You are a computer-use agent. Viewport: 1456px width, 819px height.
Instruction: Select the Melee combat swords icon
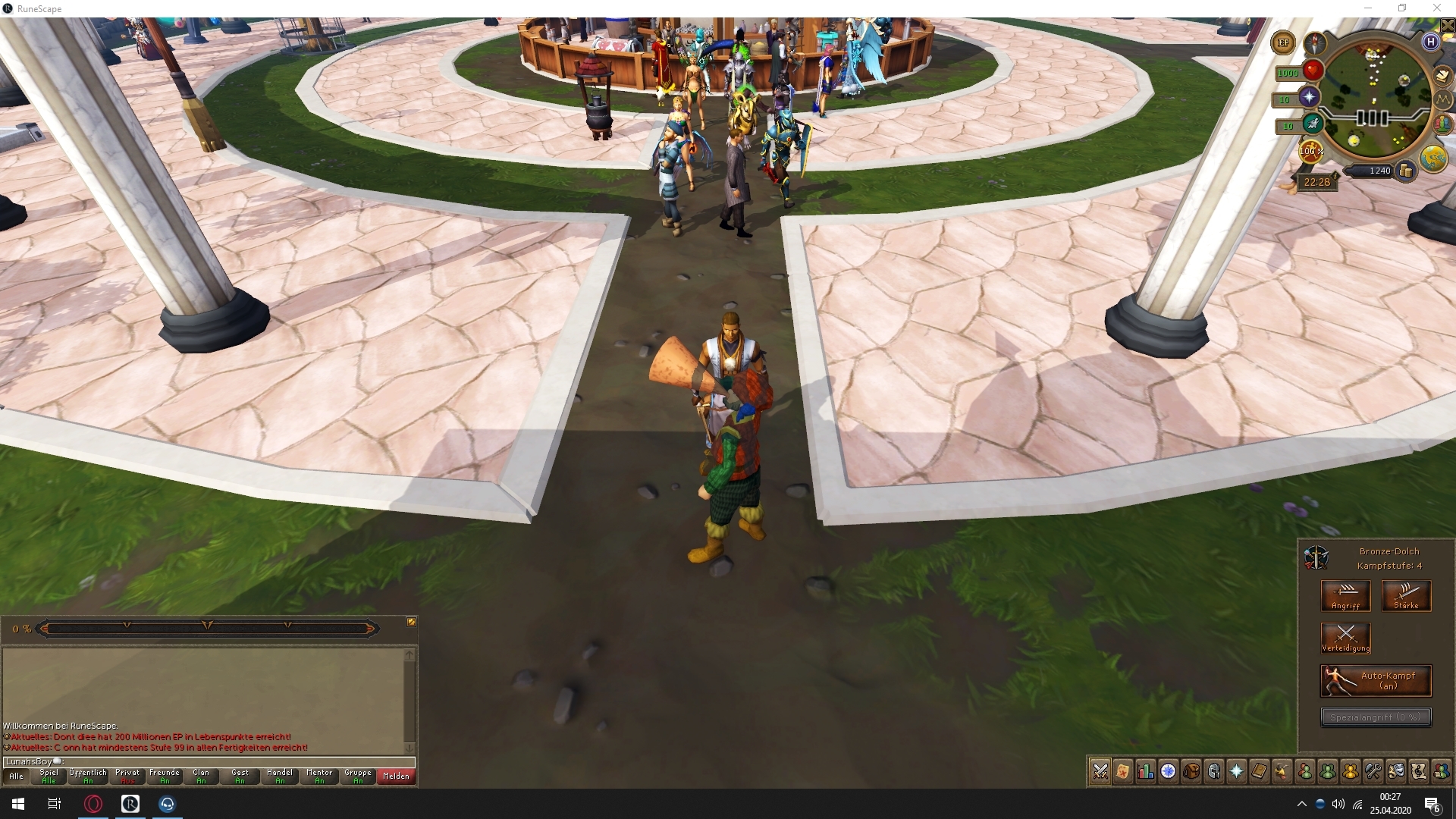(1100, 771)
